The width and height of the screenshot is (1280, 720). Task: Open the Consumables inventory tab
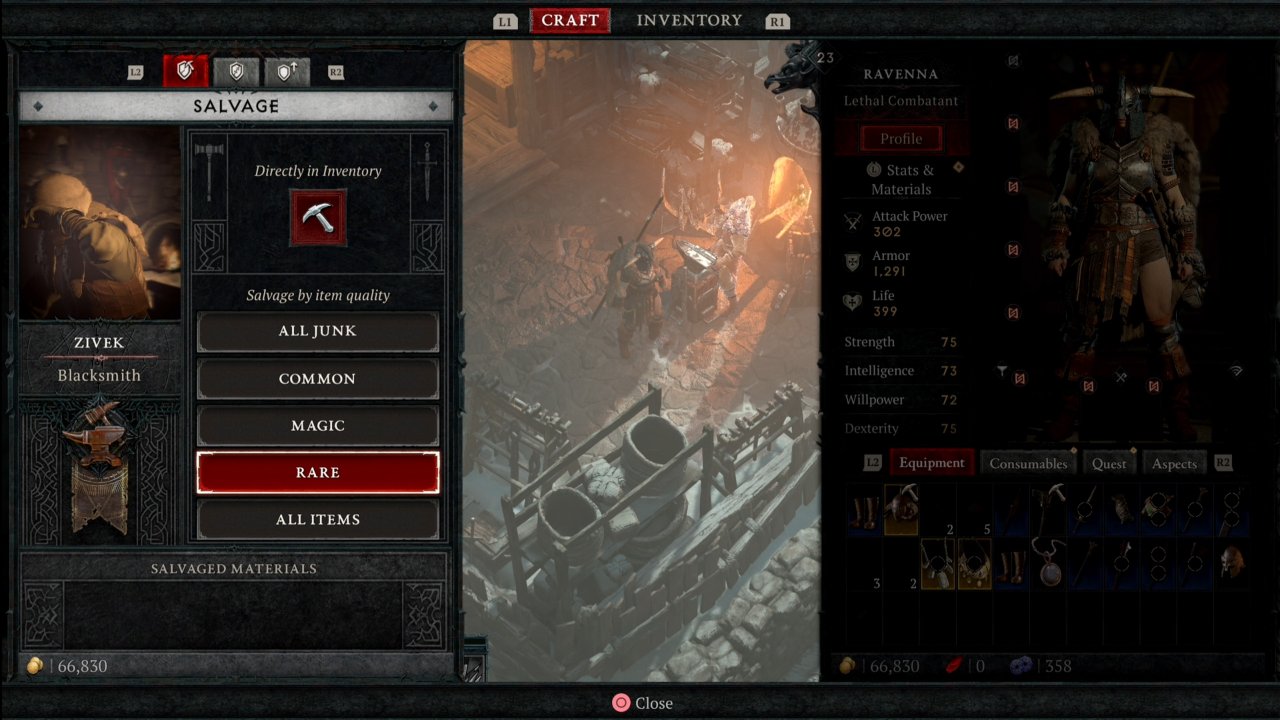(1028, 462)
